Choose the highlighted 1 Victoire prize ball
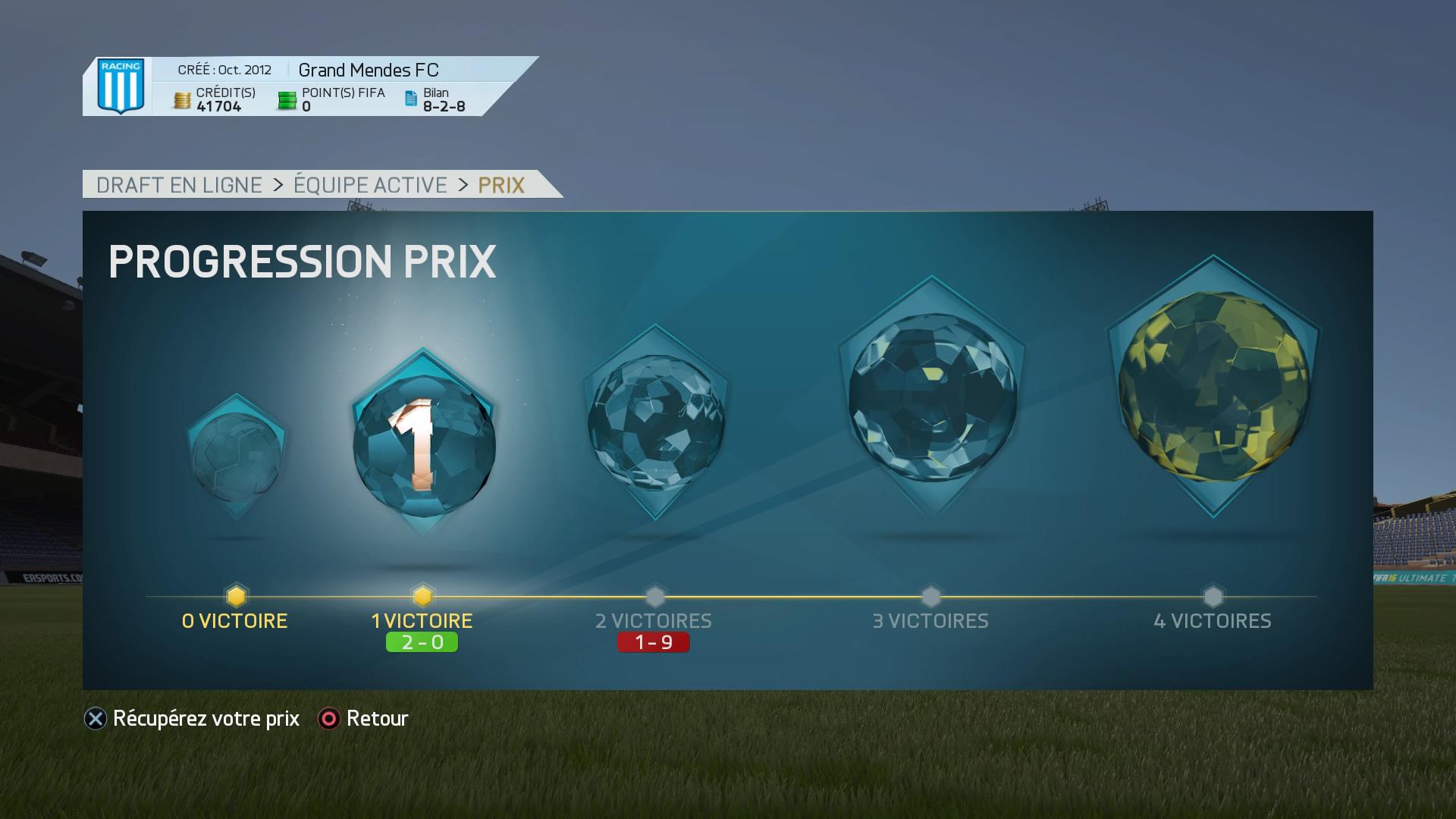 point(423,444)
